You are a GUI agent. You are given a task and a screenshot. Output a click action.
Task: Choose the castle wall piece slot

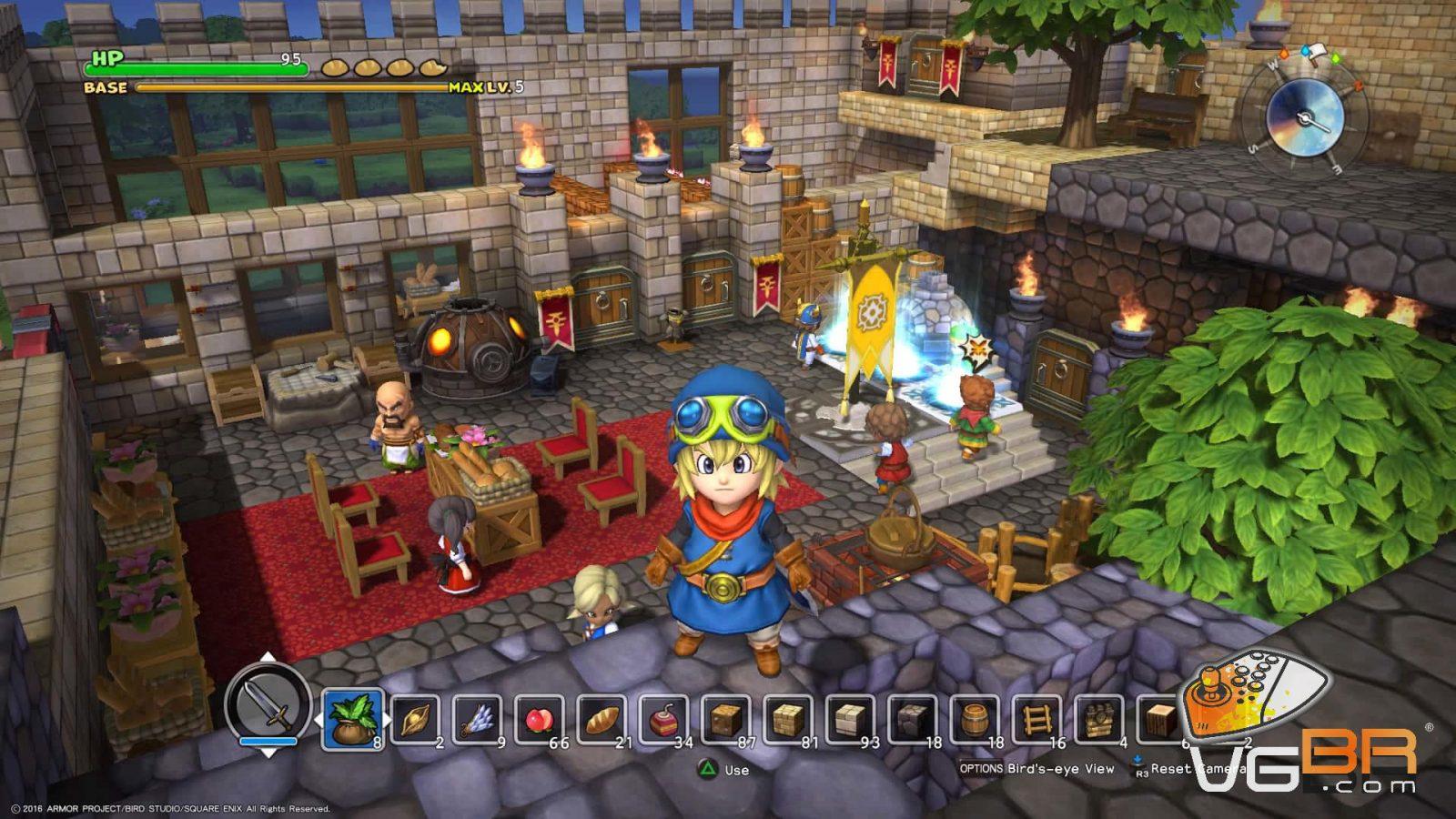pos(1100,720)
